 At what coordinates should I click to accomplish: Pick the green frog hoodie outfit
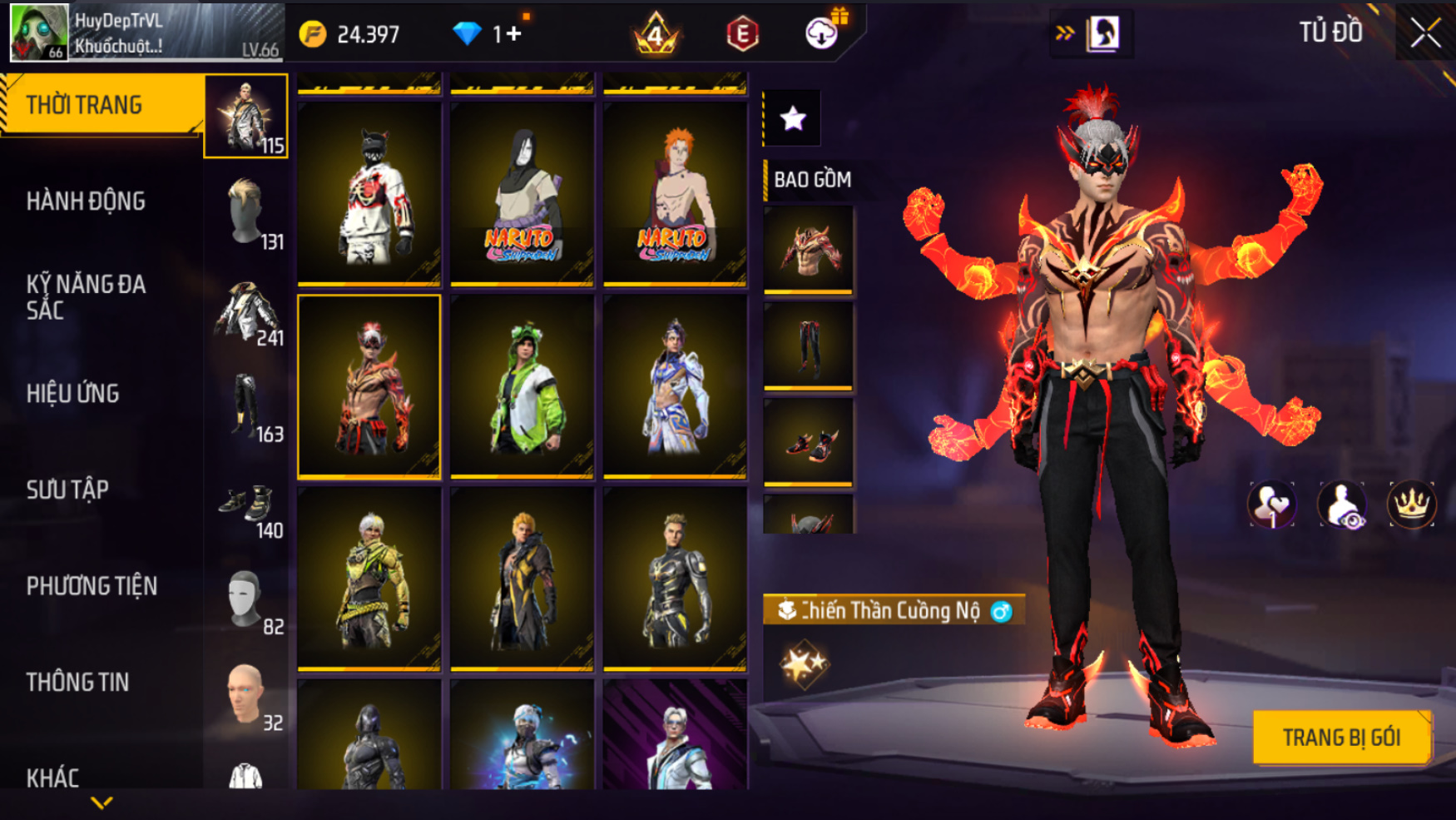coord(522,386)
